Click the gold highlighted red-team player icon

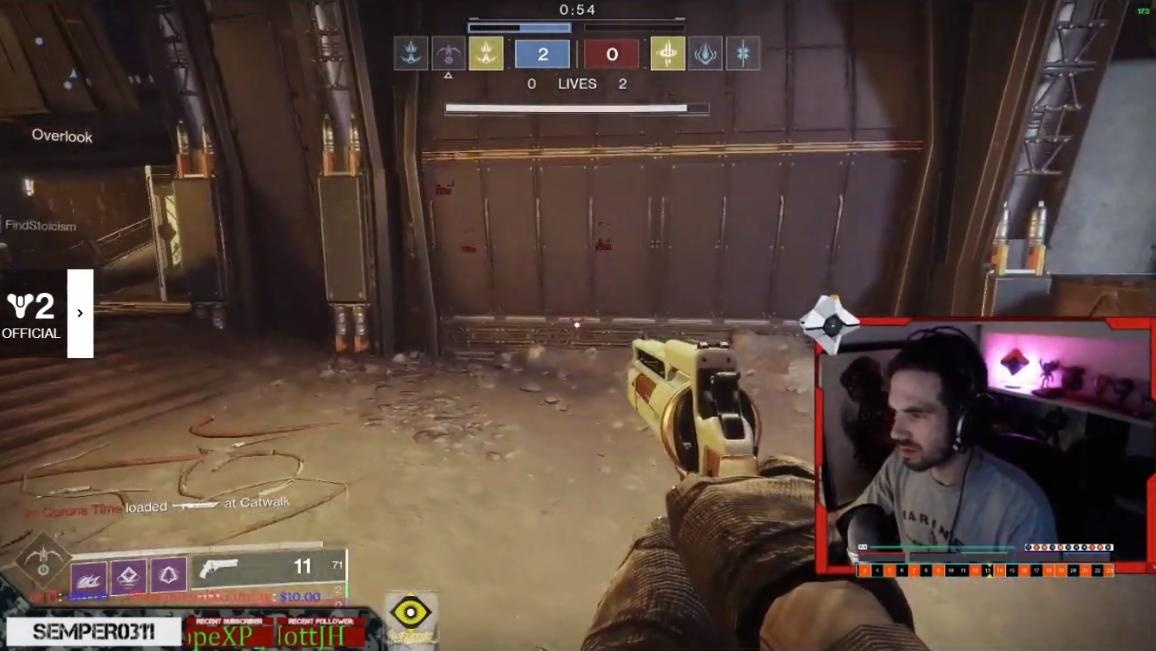667,54
